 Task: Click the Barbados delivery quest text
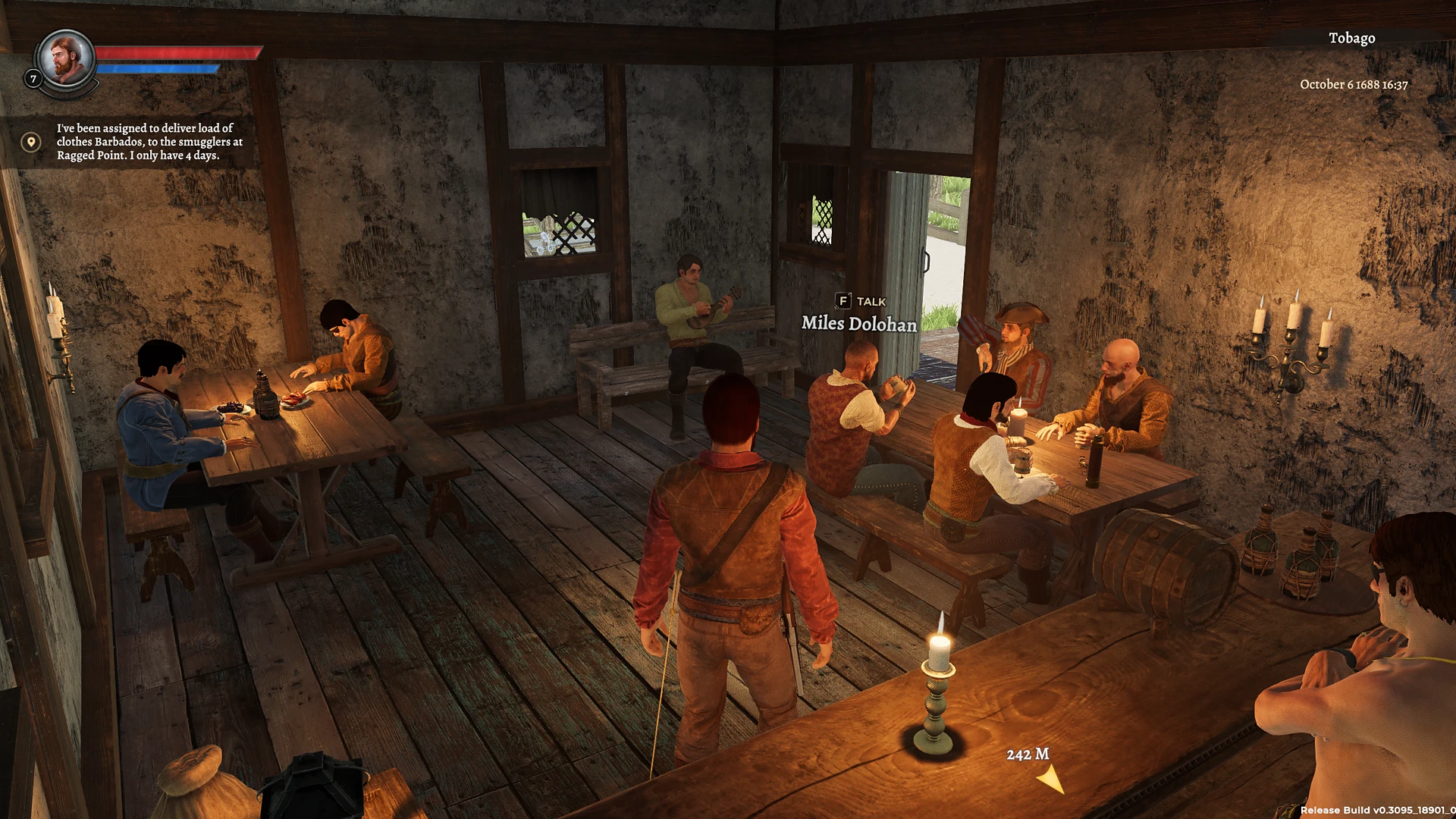point(149,142)
